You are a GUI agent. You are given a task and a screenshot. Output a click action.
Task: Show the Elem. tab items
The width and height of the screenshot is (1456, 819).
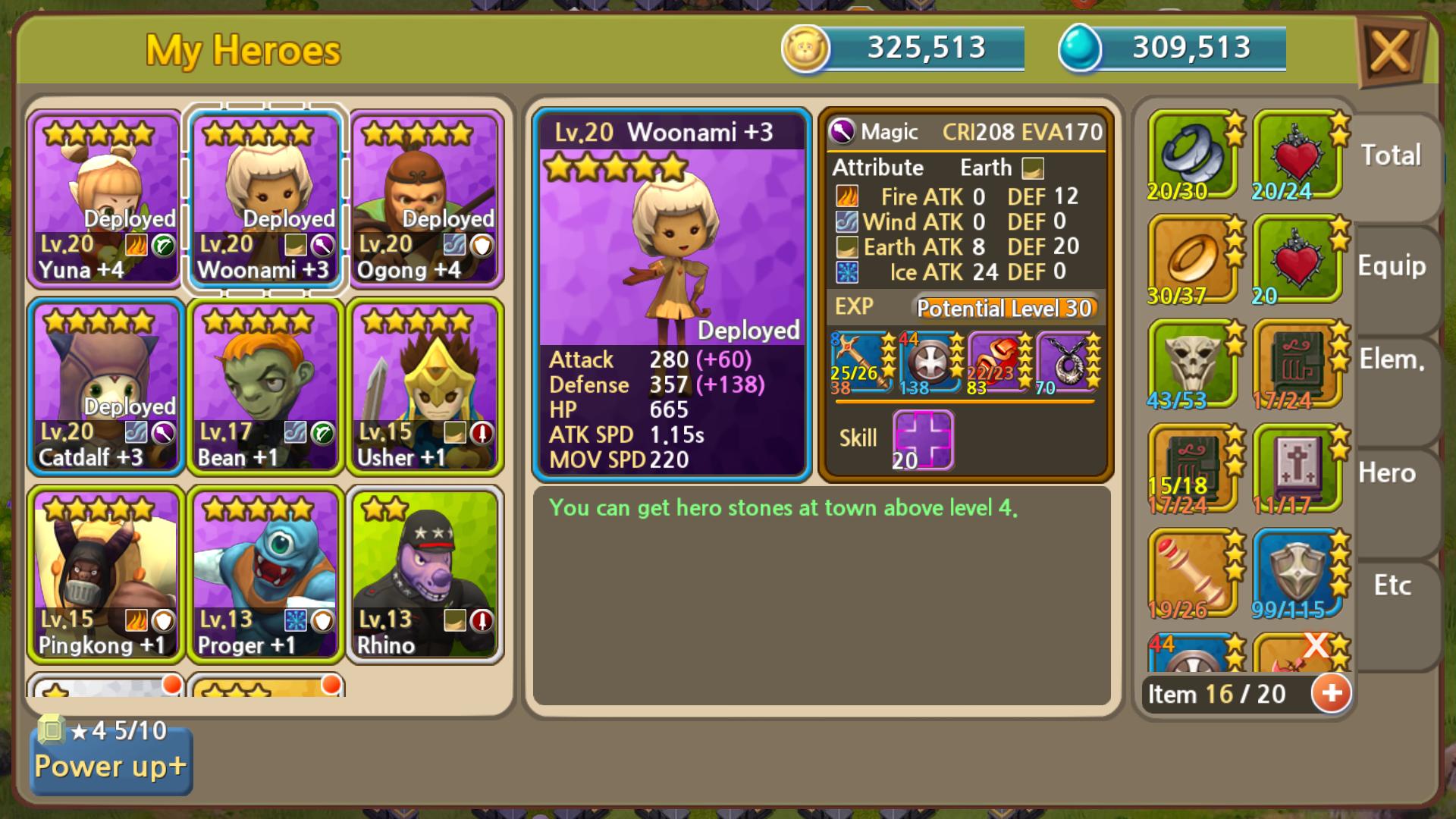[x=1392, y=360]
